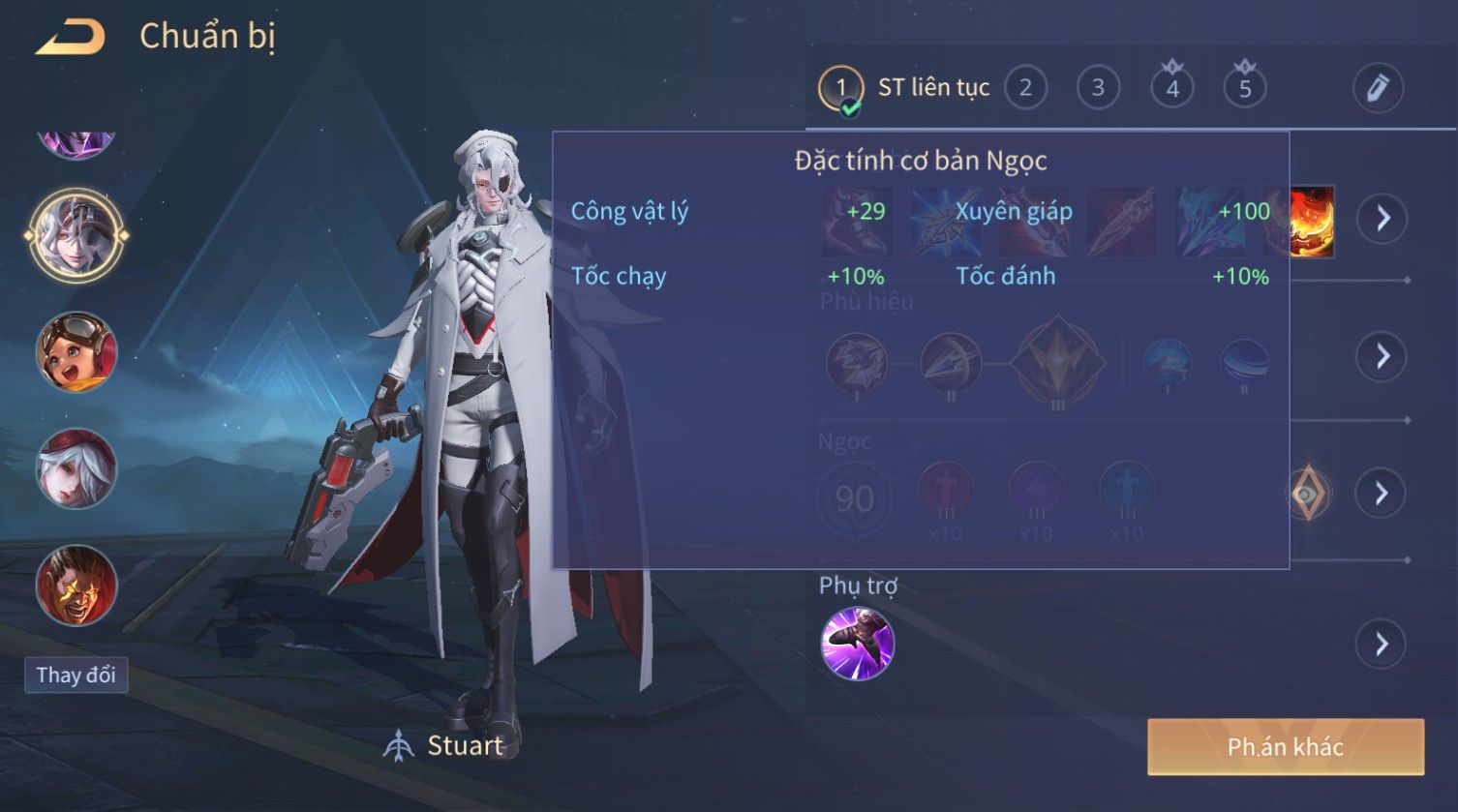Pick the white-haired red-hat hero portrait

[x=76, y=468]
